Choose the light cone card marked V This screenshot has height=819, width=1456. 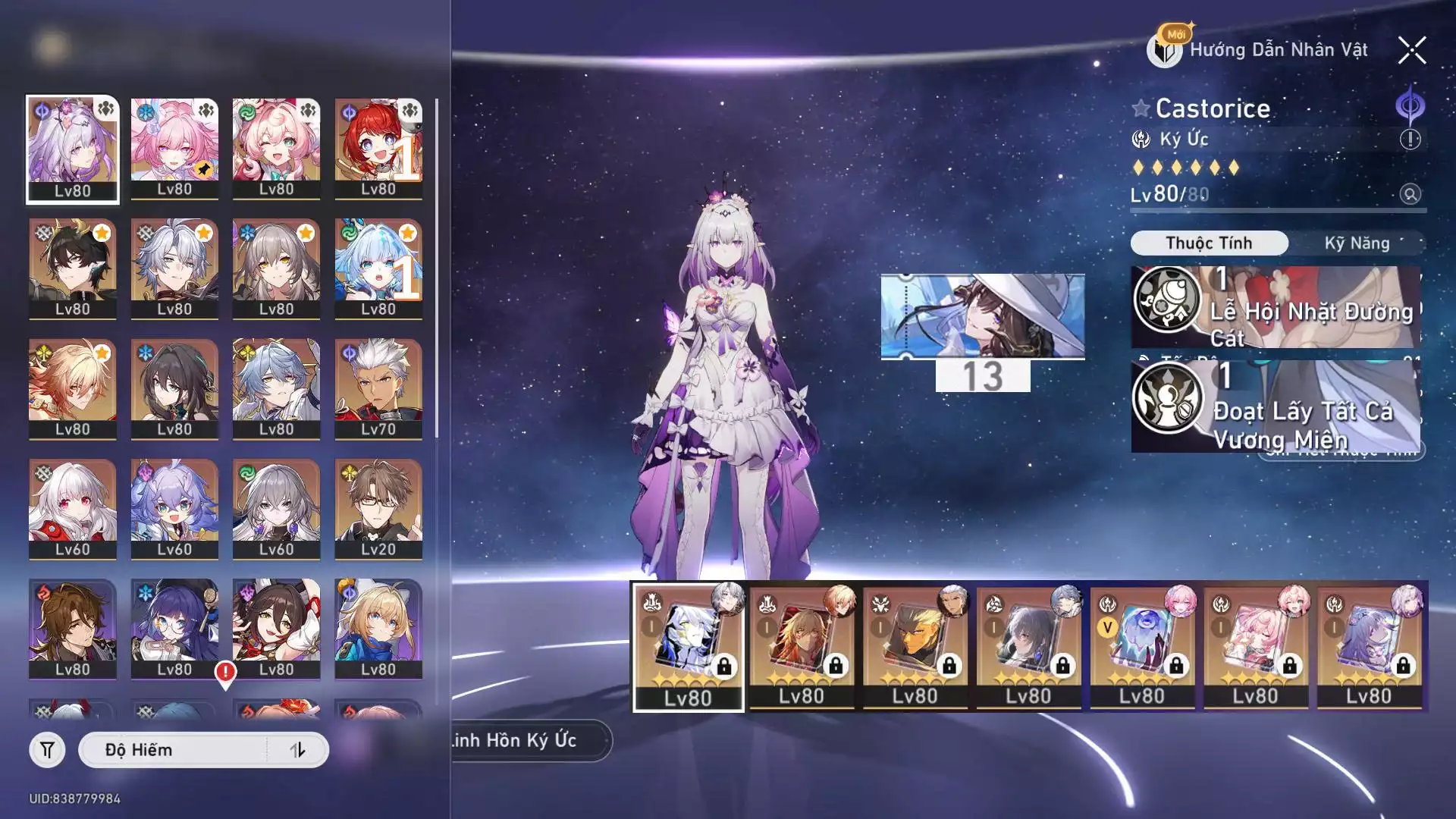[x=1142, y=646]
